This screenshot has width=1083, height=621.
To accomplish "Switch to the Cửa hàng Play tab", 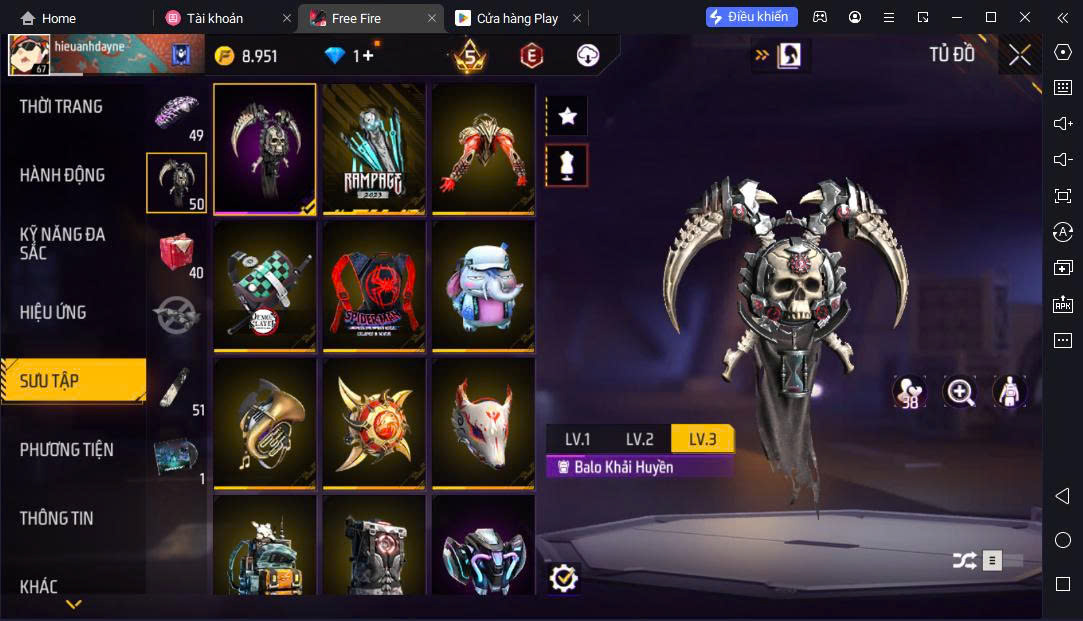I will coord(516,18).
